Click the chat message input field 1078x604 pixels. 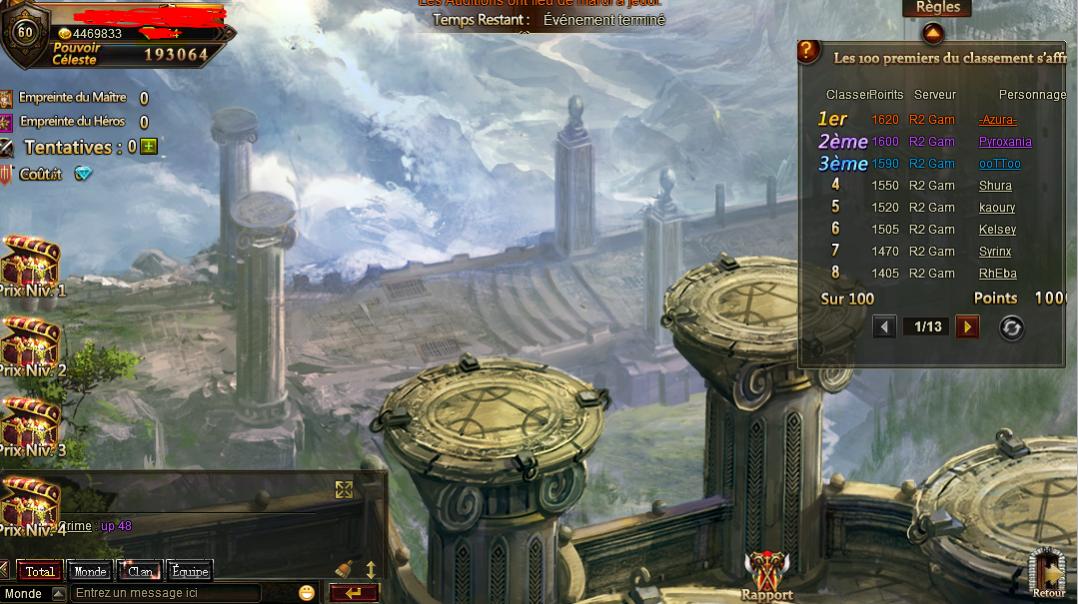point(165,593)
